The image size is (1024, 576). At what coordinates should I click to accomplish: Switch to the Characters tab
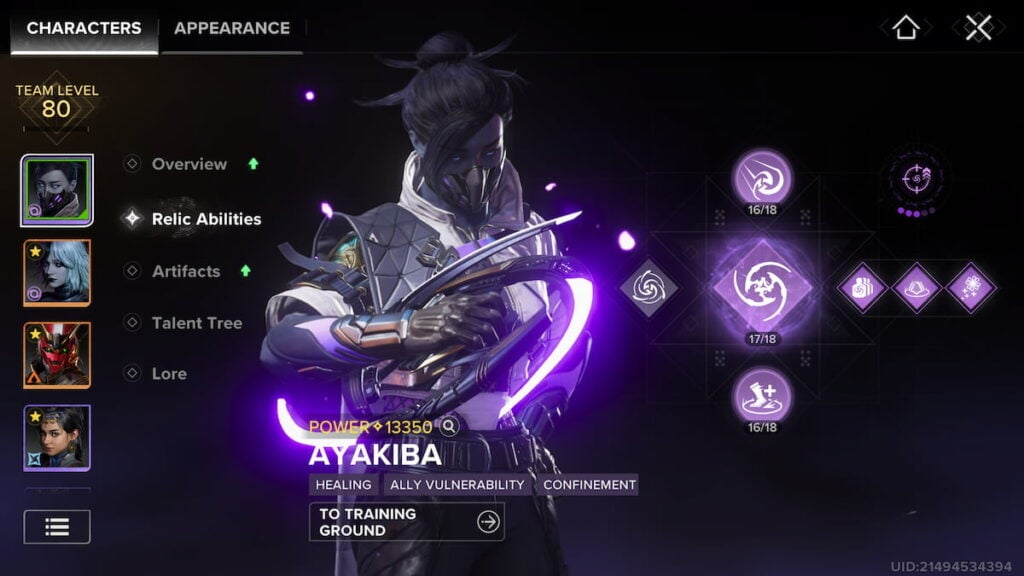[x=83, y=28]
